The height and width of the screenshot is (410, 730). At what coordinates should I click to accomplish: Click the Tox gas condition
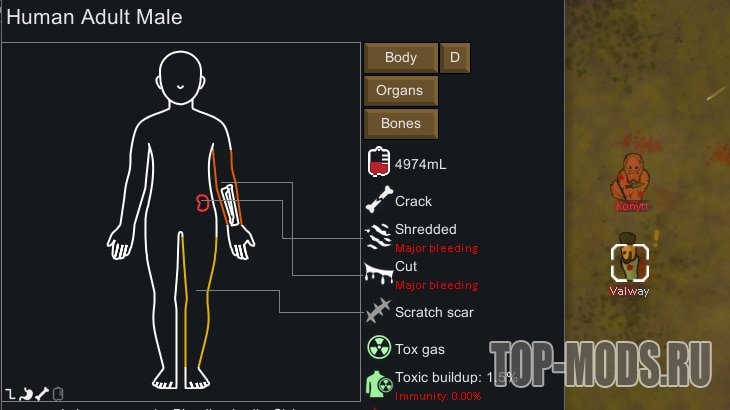click(418, 349)
